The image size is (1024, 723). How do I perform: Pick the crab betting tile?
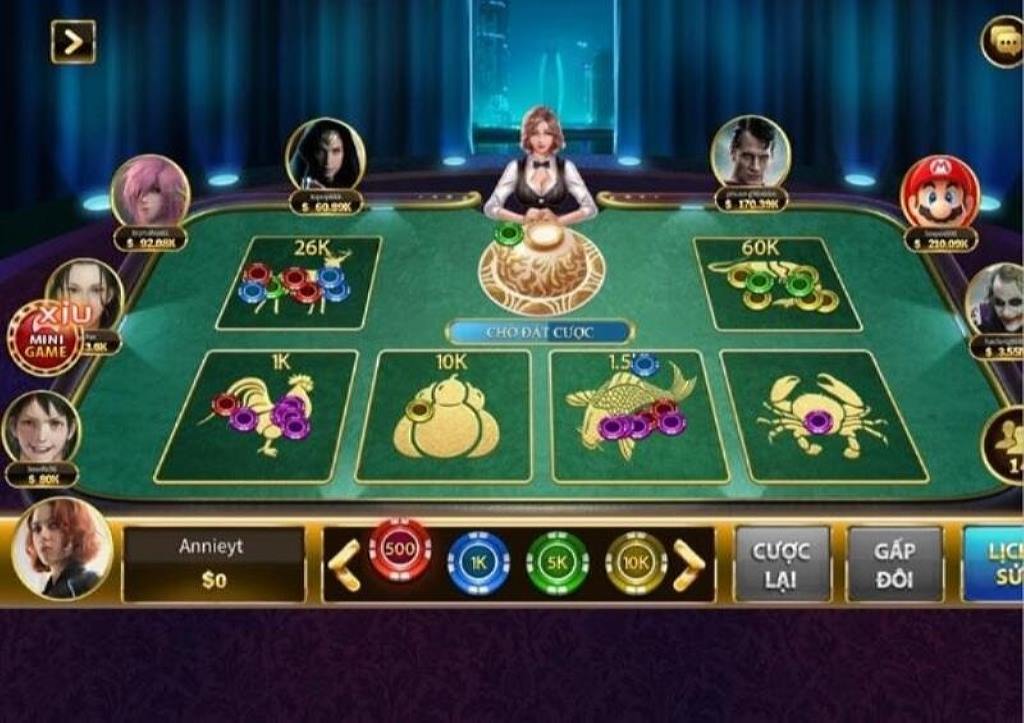click(822, 415)
